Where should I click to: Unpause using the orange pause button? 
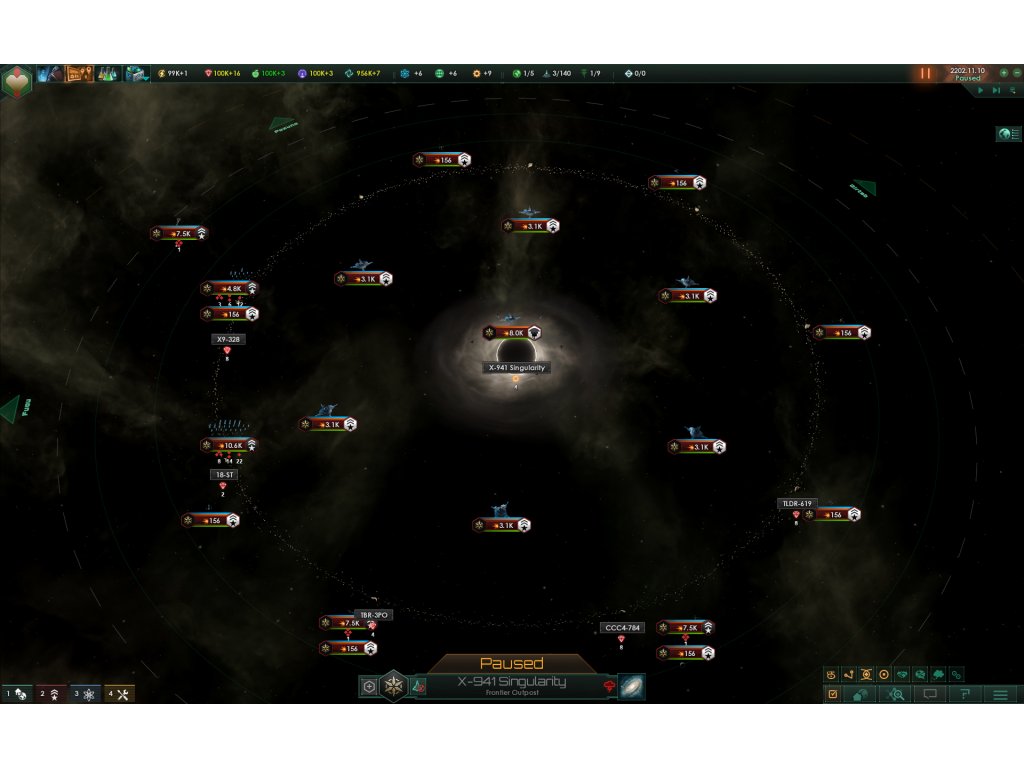point(926,73)
